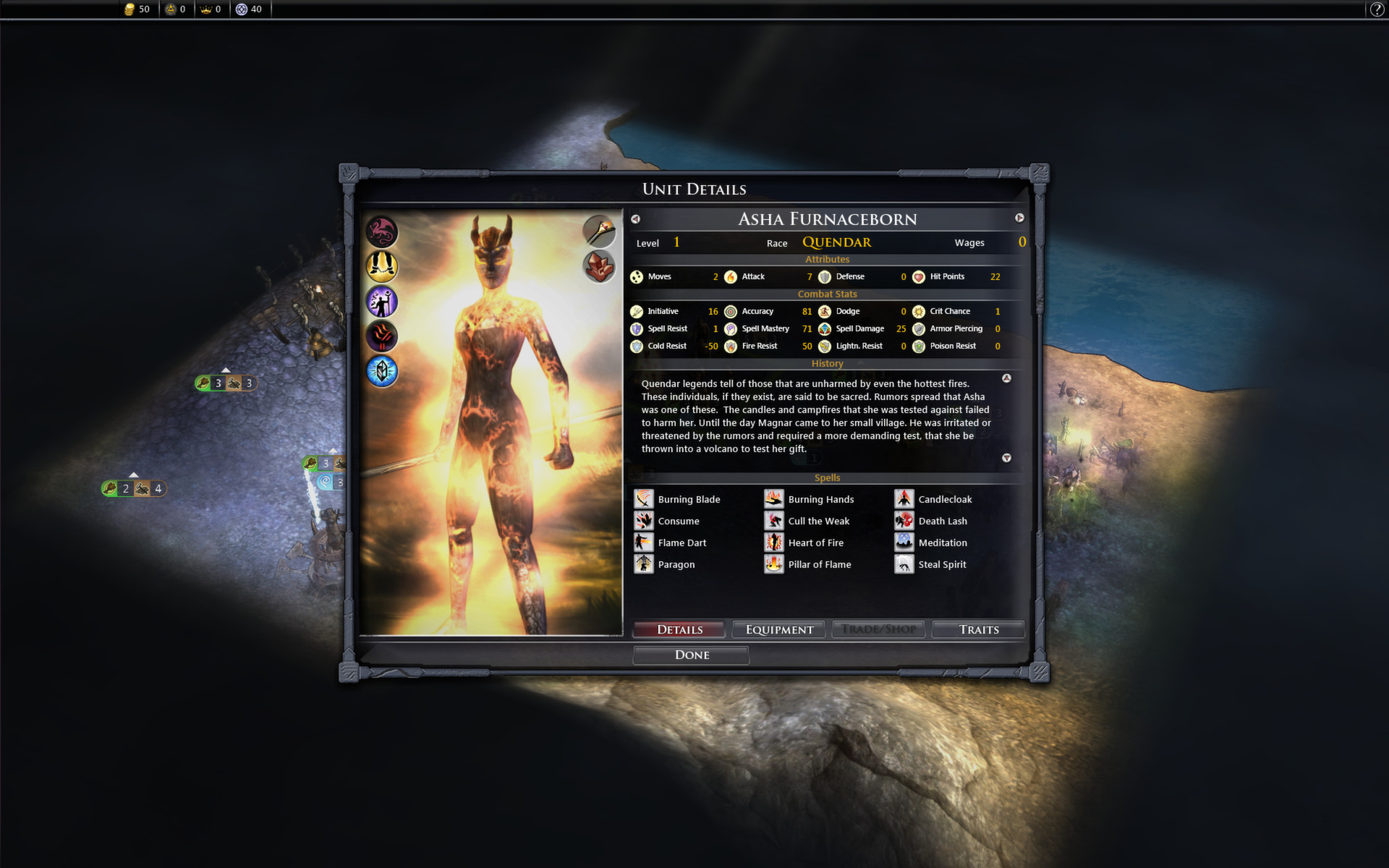Toggle the Steal Spirit spell
The height and width of the screenshot is (868, 1389).
tap(904, 563)
